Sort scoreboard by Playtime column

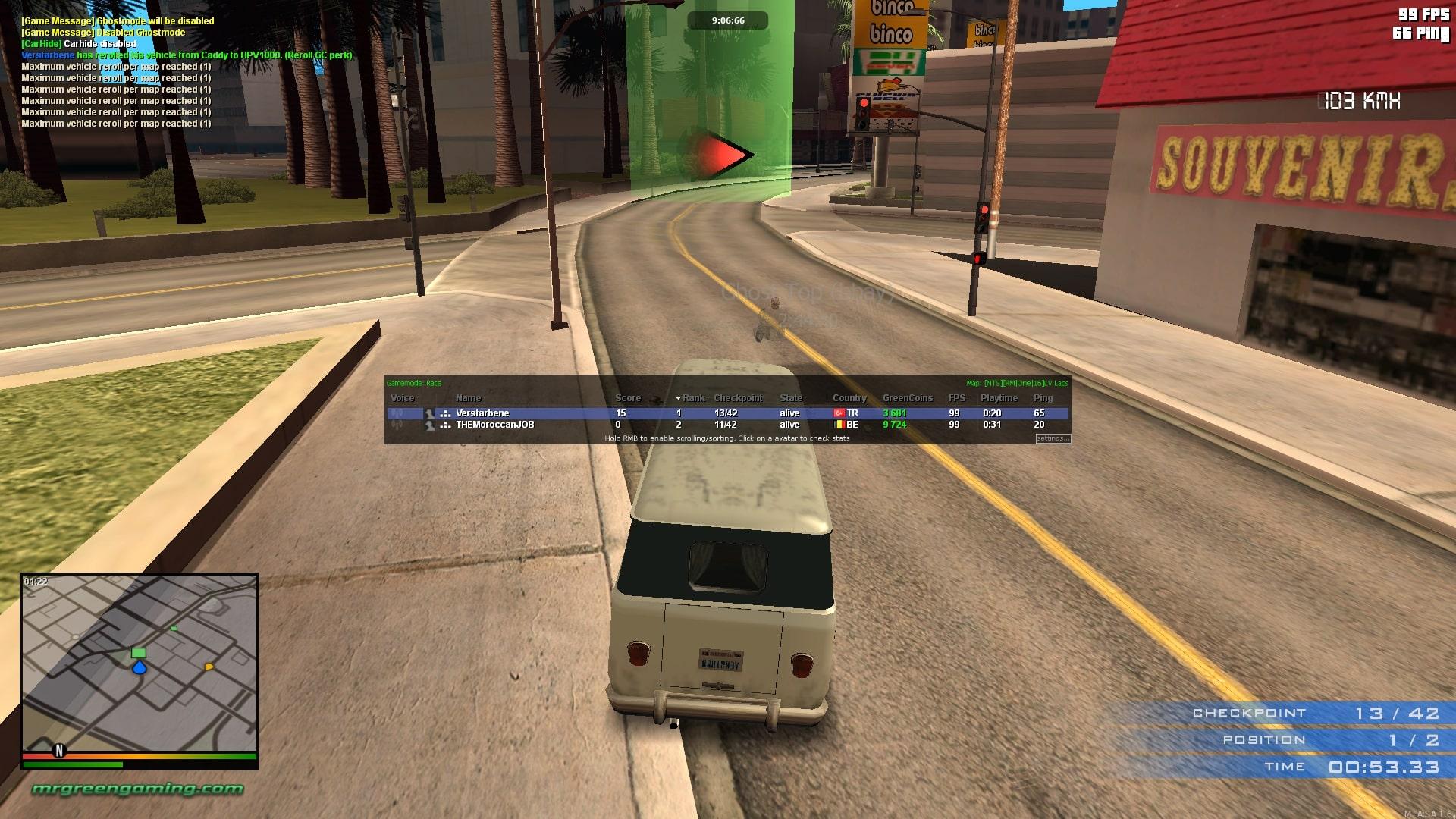tap(999, 398)
